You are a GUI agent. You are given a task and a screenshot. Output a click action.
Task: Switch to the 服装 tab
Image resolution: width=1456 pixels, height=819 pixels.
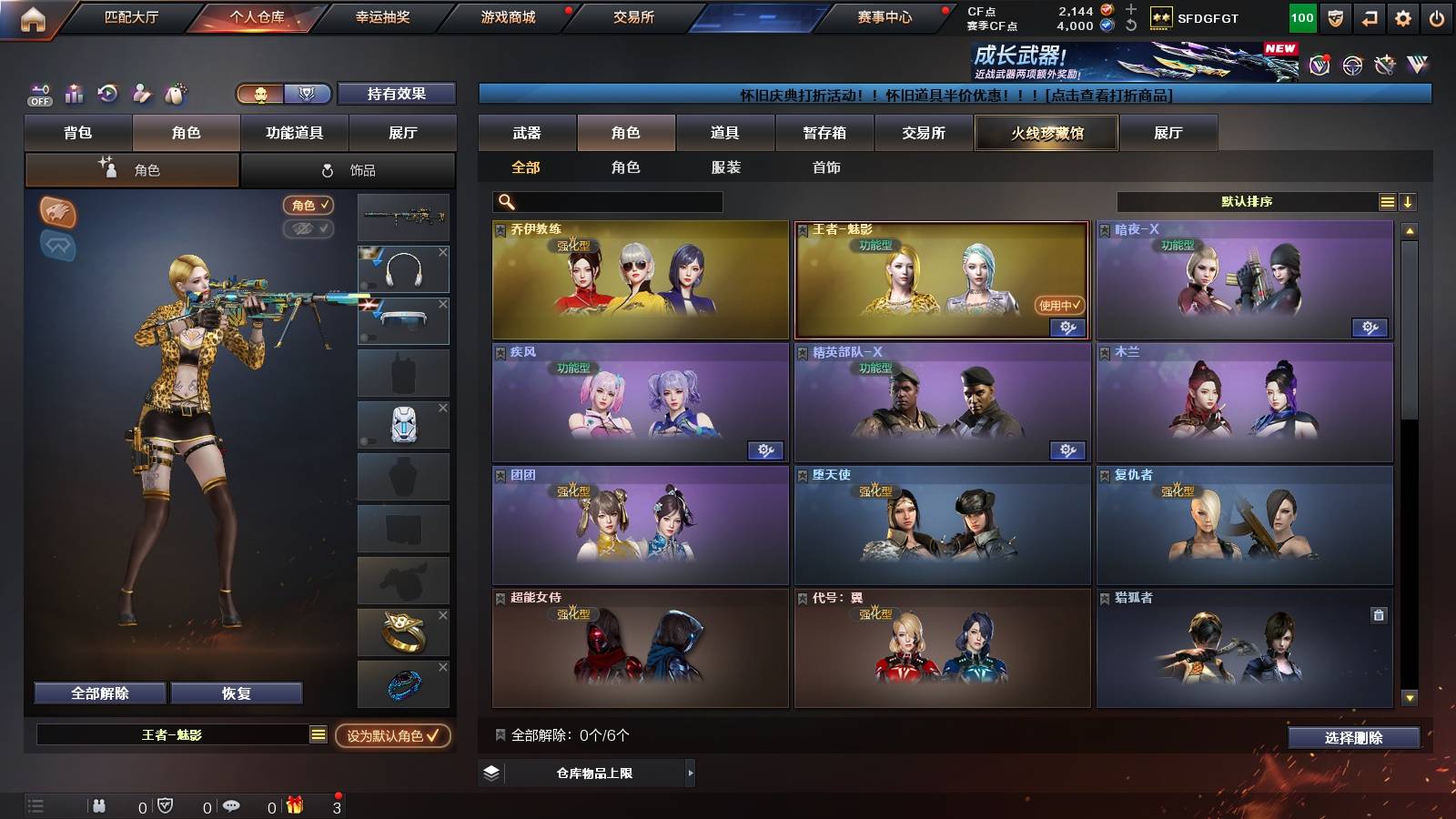(726, 167)
